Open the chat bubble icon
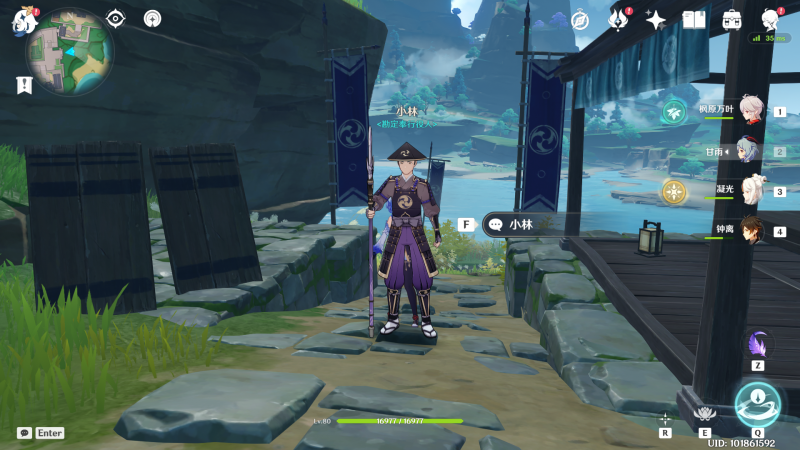Viewport: 800px width, 450px height. (24, 433)
